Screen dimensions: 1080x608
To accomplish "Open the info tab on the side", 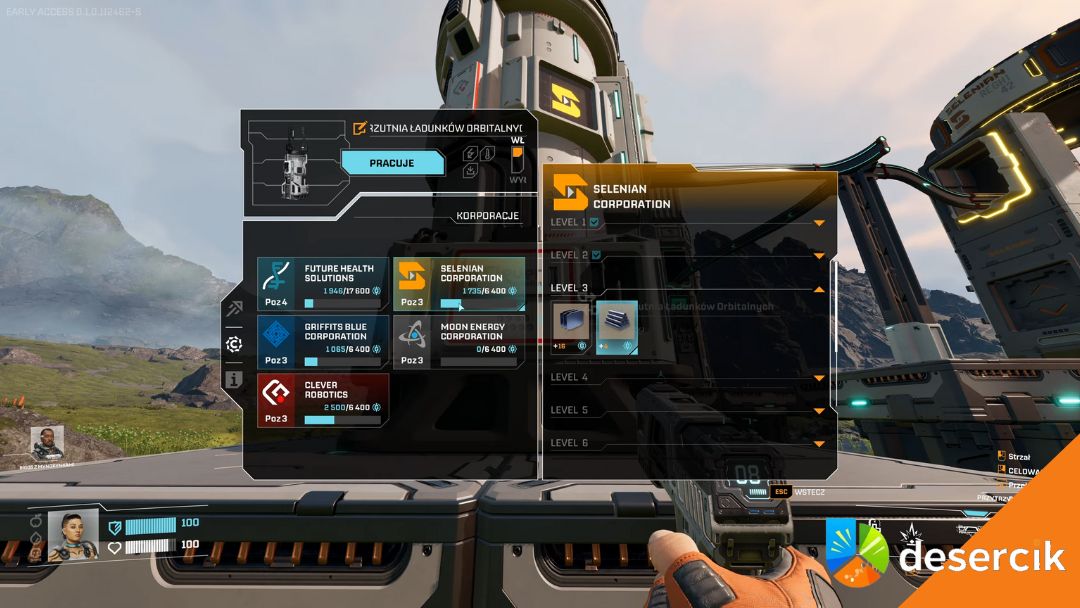I will (233, 380).
